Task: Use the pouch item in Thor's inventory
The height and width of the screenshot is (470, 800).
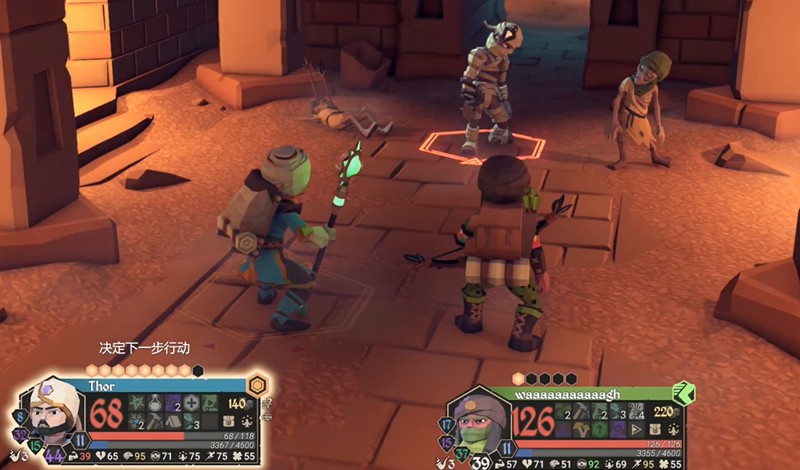Action: [153, 403]
